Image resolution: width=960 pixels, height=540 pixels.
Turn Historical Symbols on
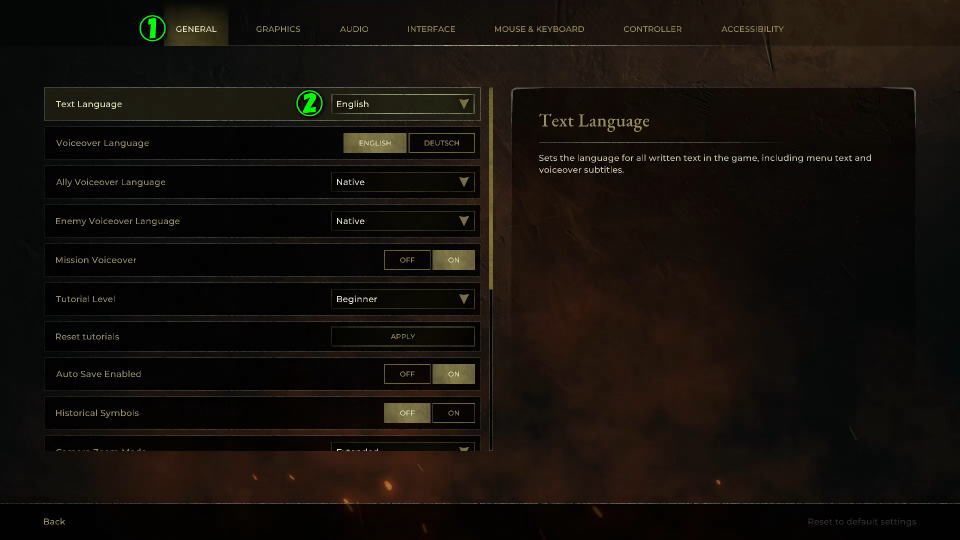click(x=453, y=413)
